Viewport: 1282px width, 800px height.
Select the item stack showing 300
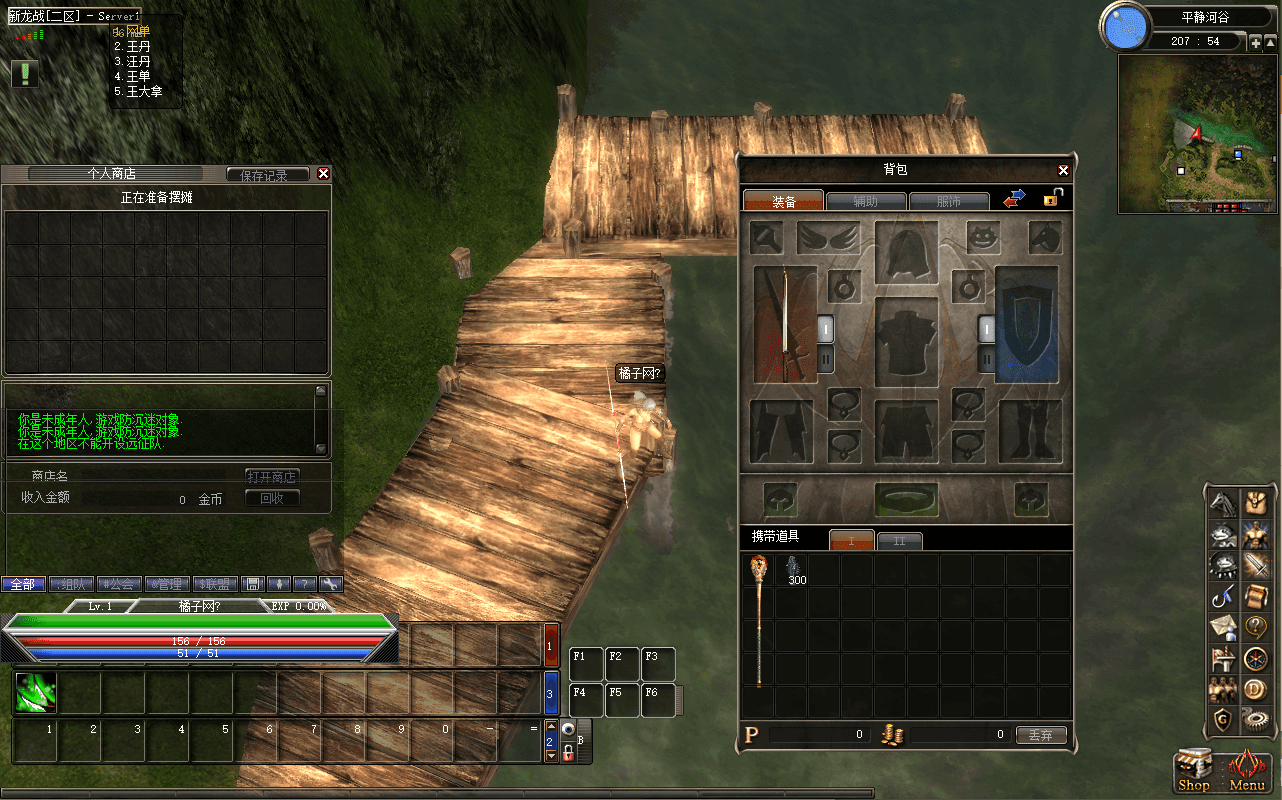[x=792, y=570]
